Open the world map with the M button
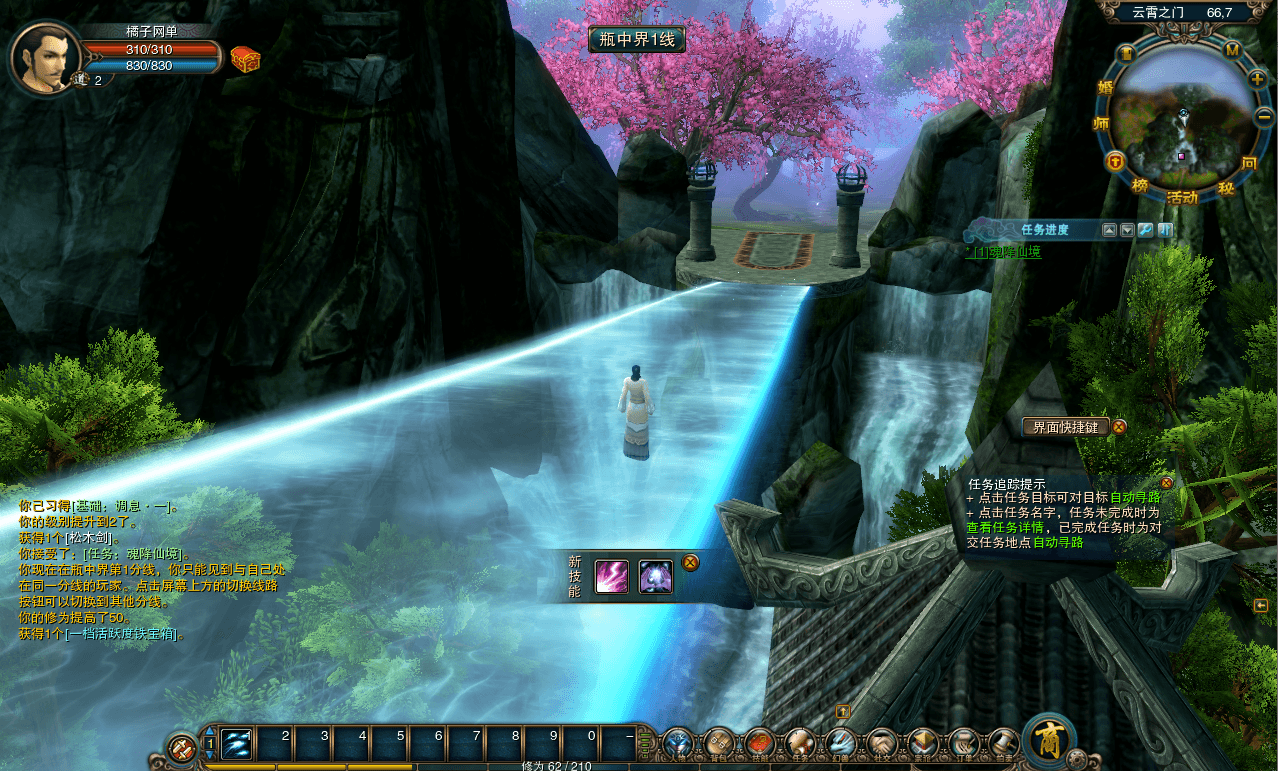 1232,50
